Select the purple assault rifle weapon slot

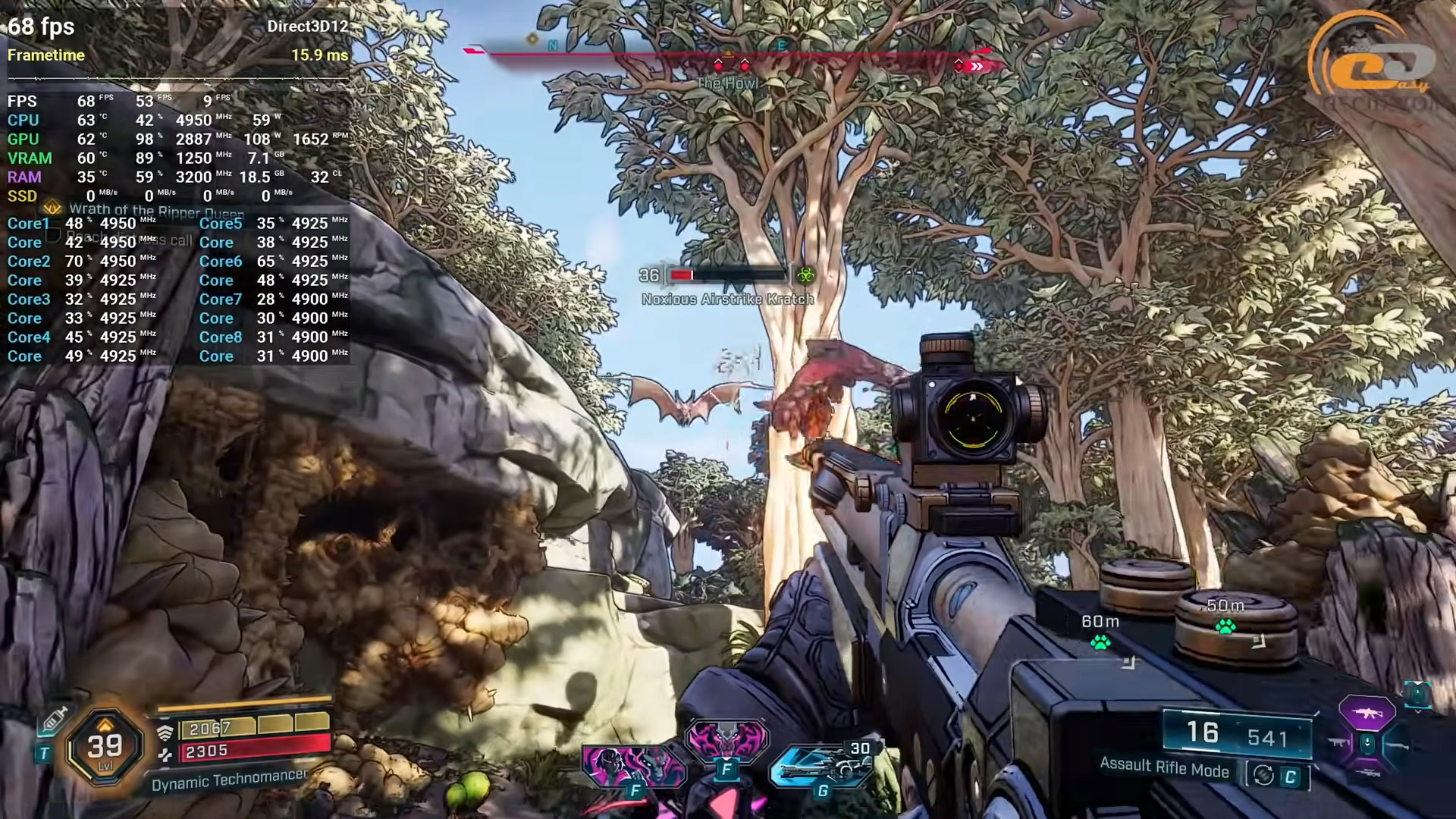pyautogui.click(x=1367, y=713)
